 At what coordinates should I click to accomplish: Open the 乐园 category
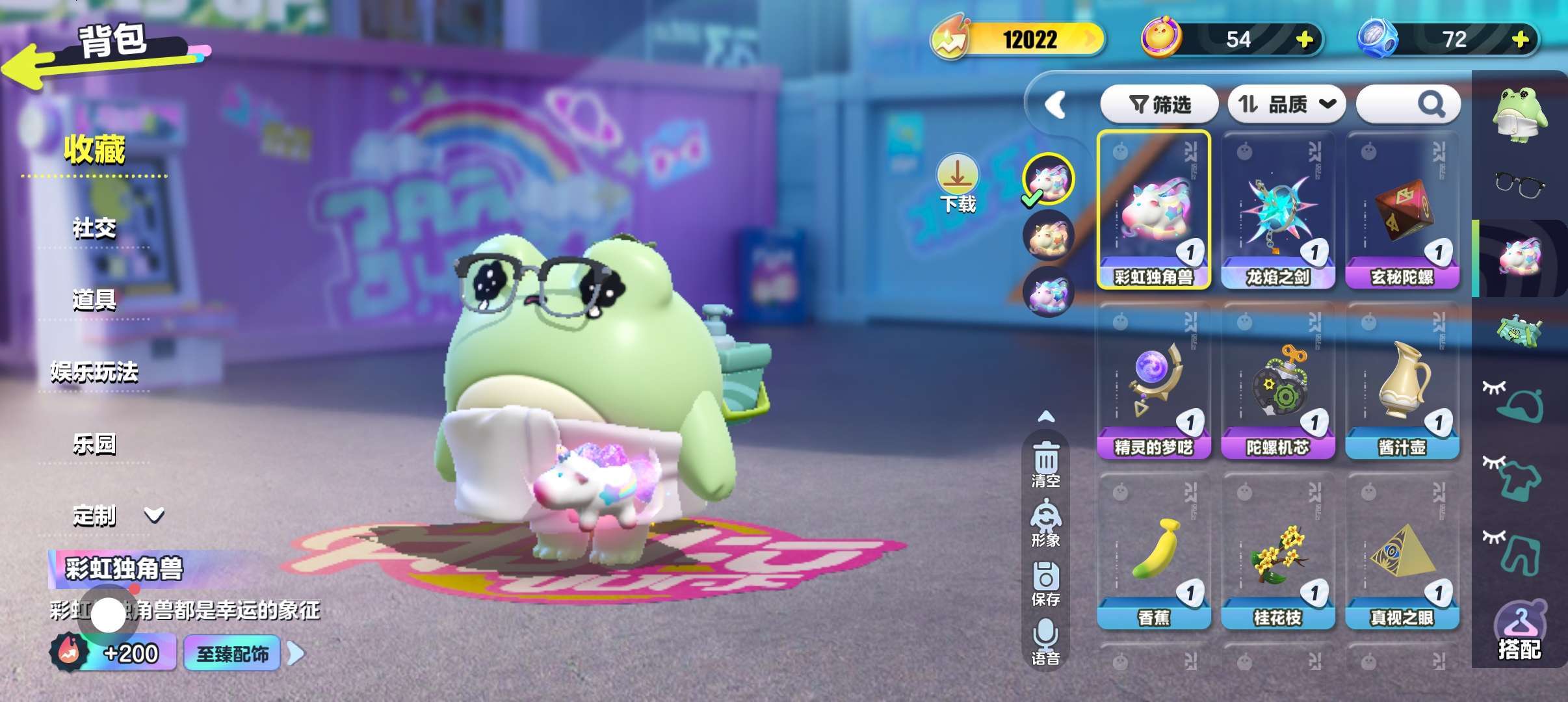pyautogui.click(x=94, y=444)
